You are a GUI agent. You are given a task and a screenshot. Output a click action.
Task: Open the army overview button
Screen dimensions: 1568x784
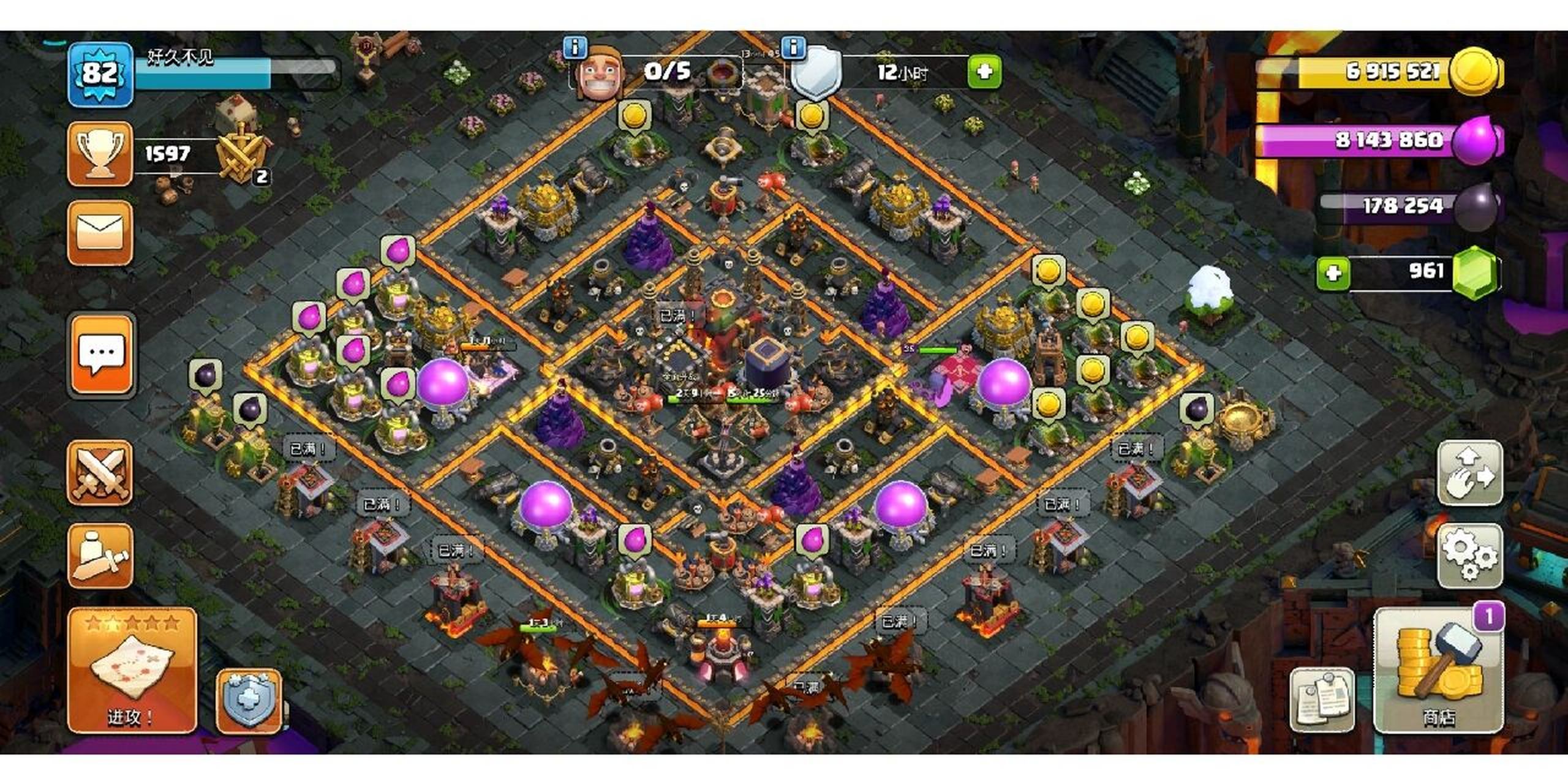[x=100, y=556]
